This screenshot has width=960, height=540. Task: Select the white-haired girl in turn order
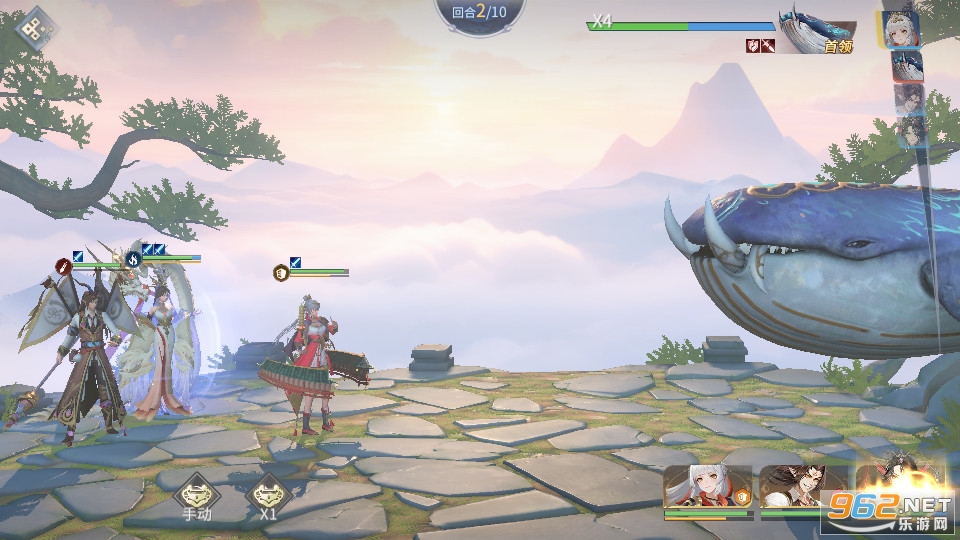(902, 29)
